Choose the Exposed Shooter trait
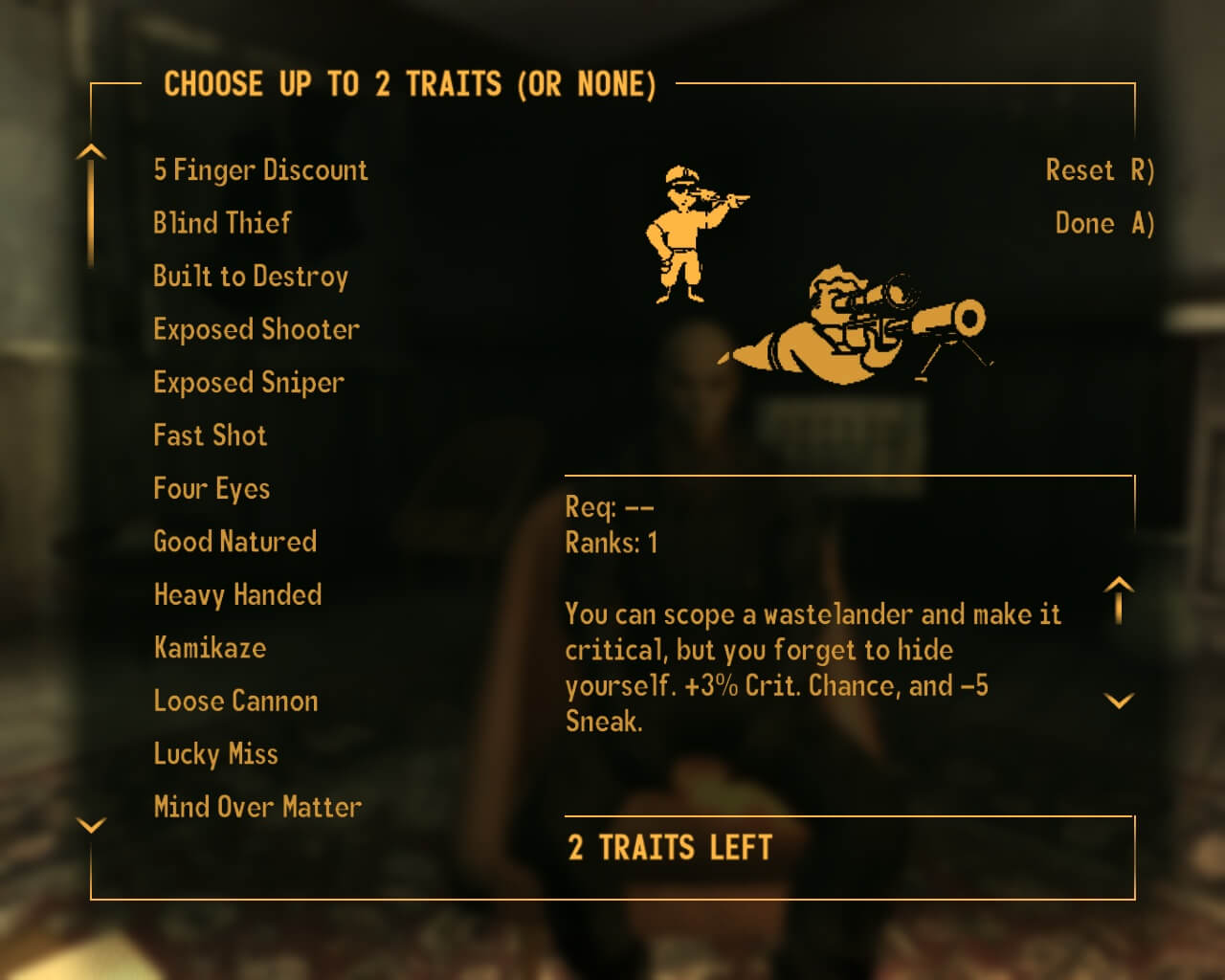Viewport: 1225px width, 980px height. pos(256,329)
